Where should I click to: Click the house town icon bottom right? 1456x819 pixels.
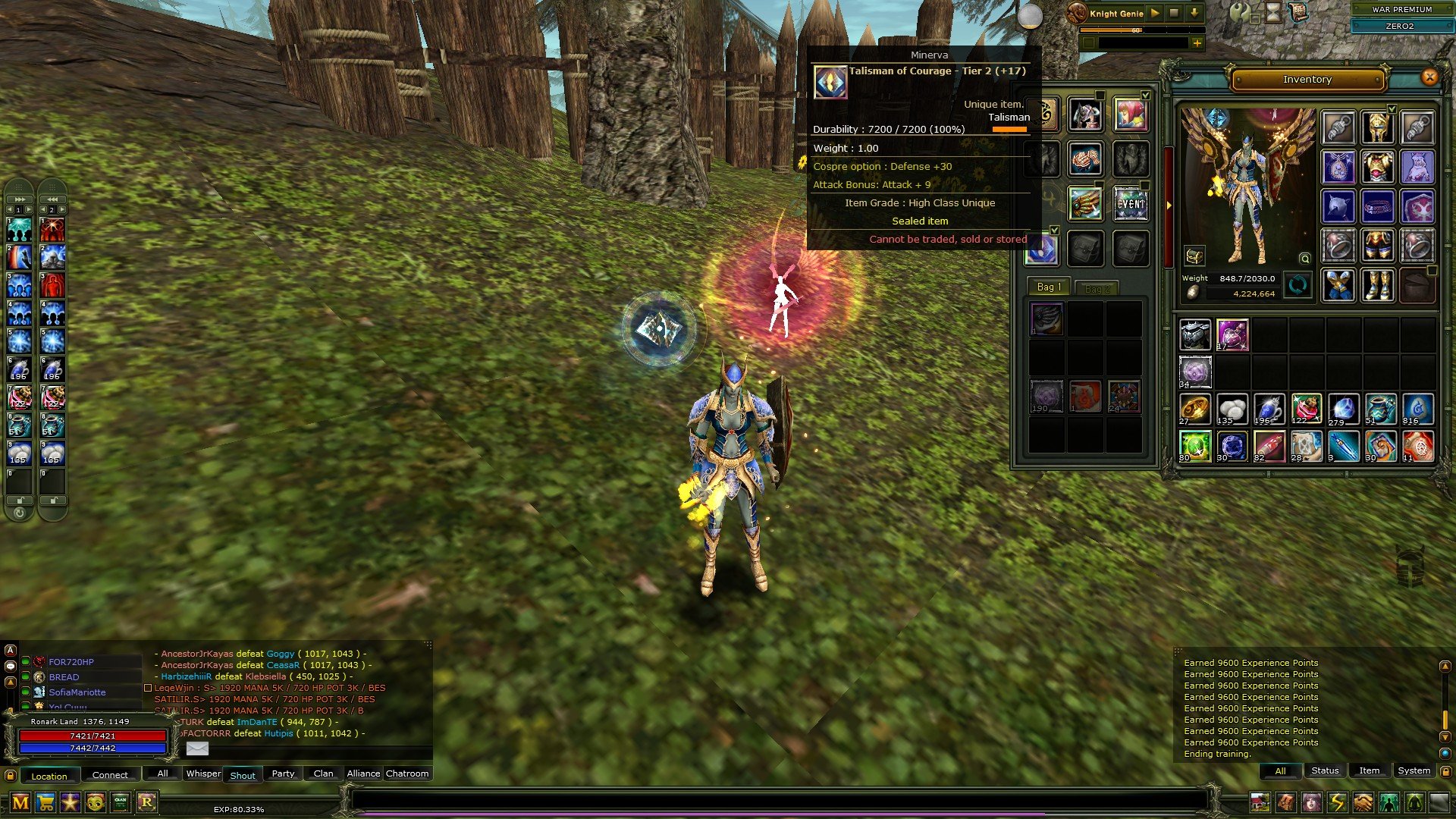point(1260,802)
